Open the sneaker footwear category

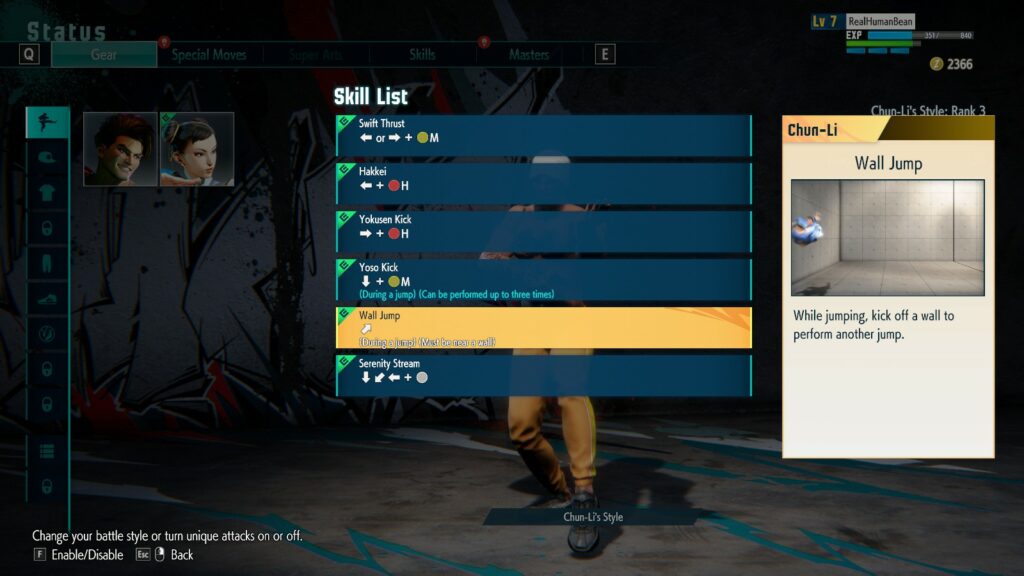point(47,299)
